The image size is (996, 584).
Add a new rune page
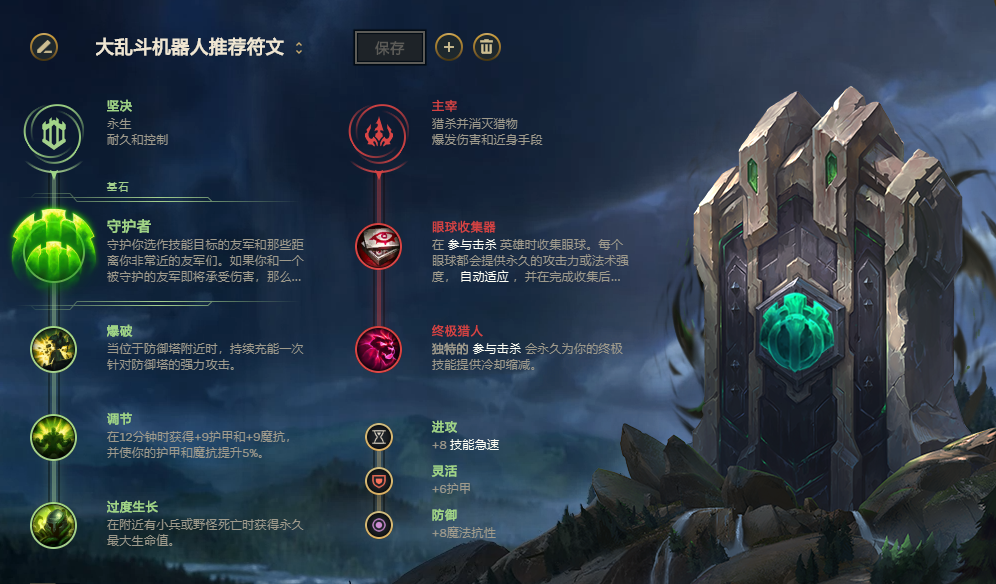point(449,47)
